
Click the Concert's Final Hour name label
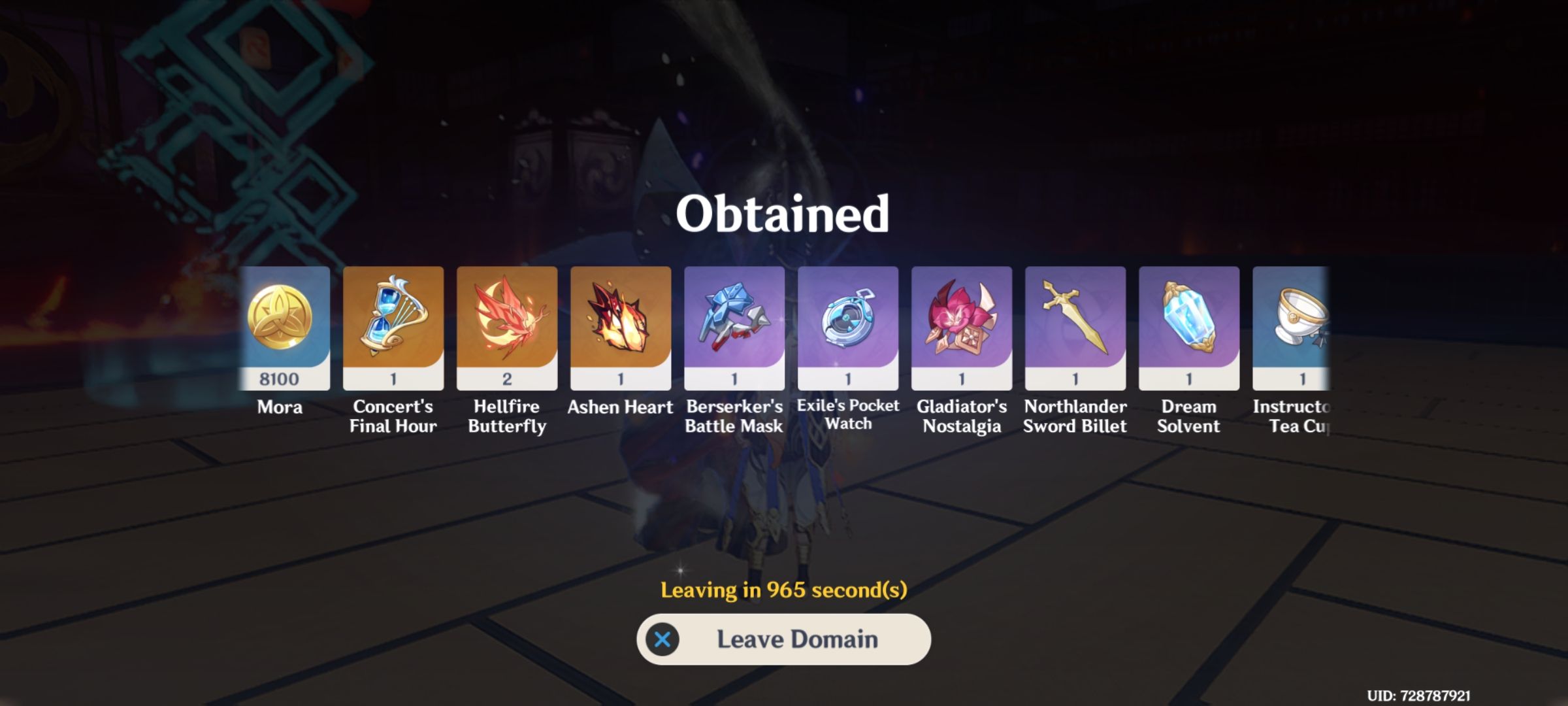point(393,416)
